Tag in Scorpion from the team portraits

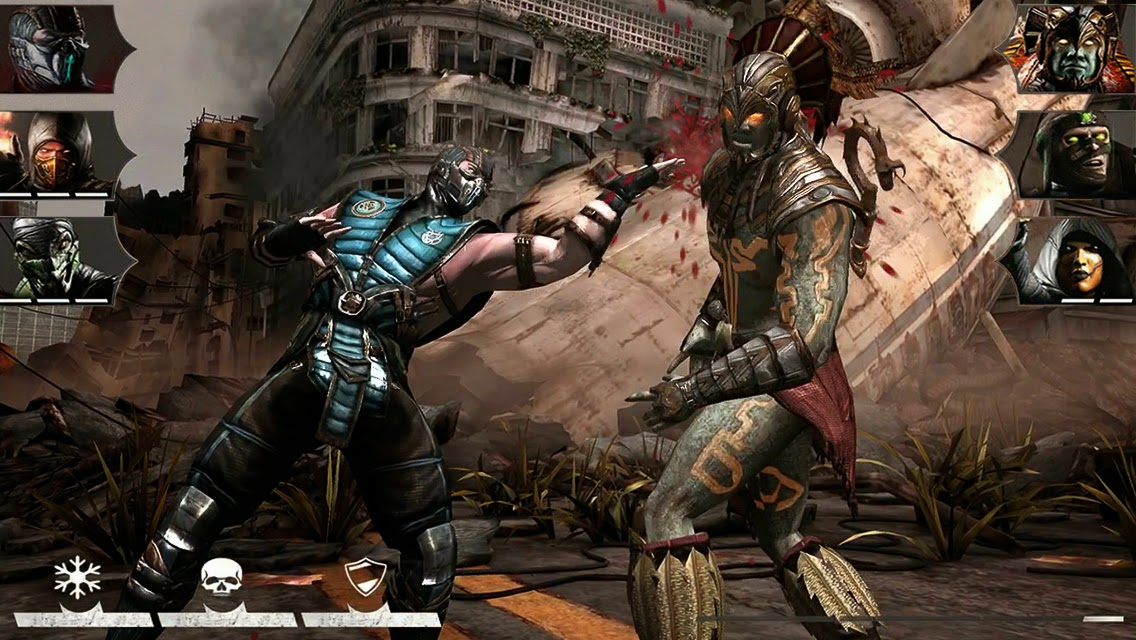pos(55,152)
